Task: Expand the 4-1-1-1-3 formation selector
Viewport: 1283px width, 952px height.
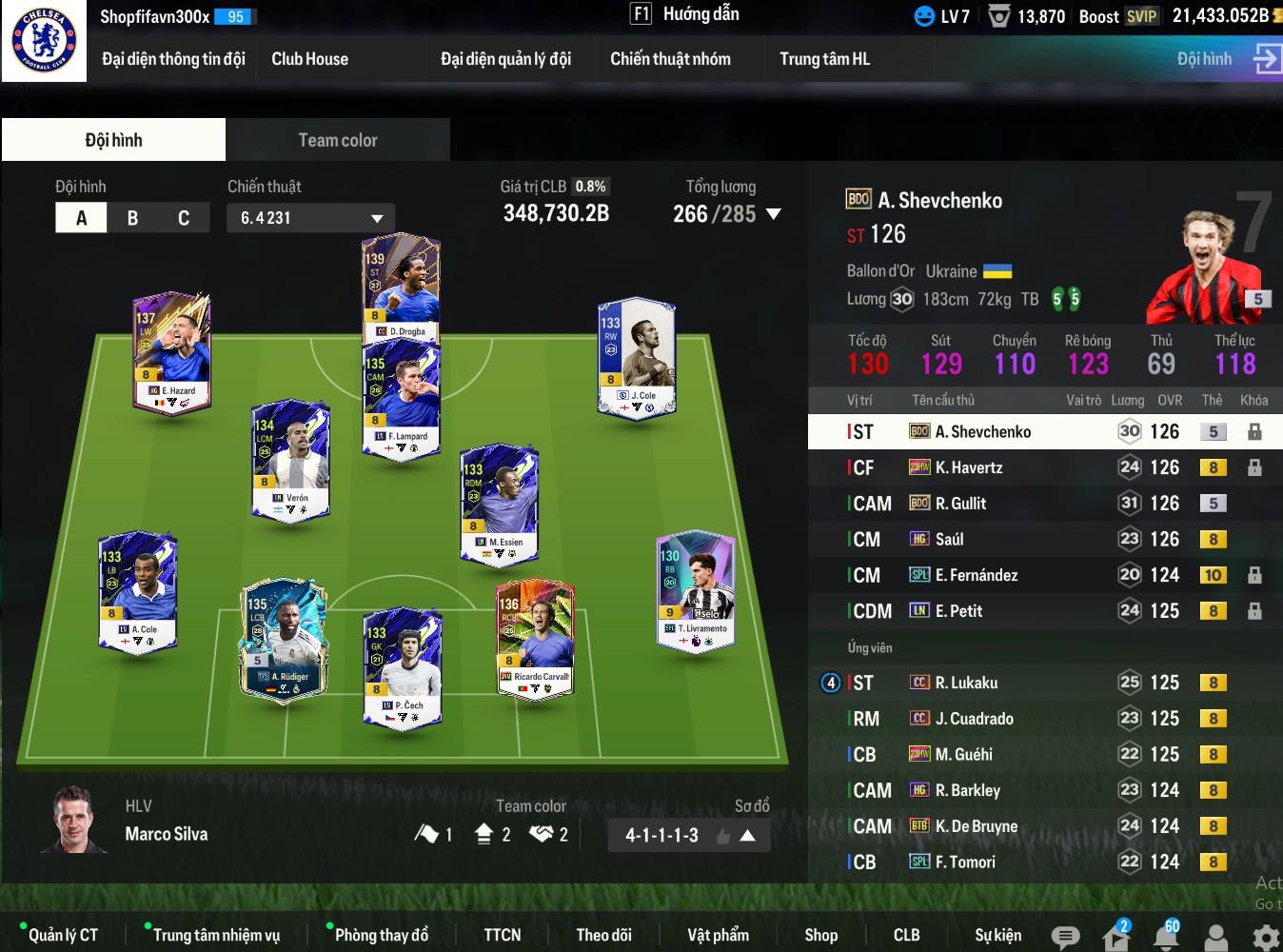Action: point(747,836)
